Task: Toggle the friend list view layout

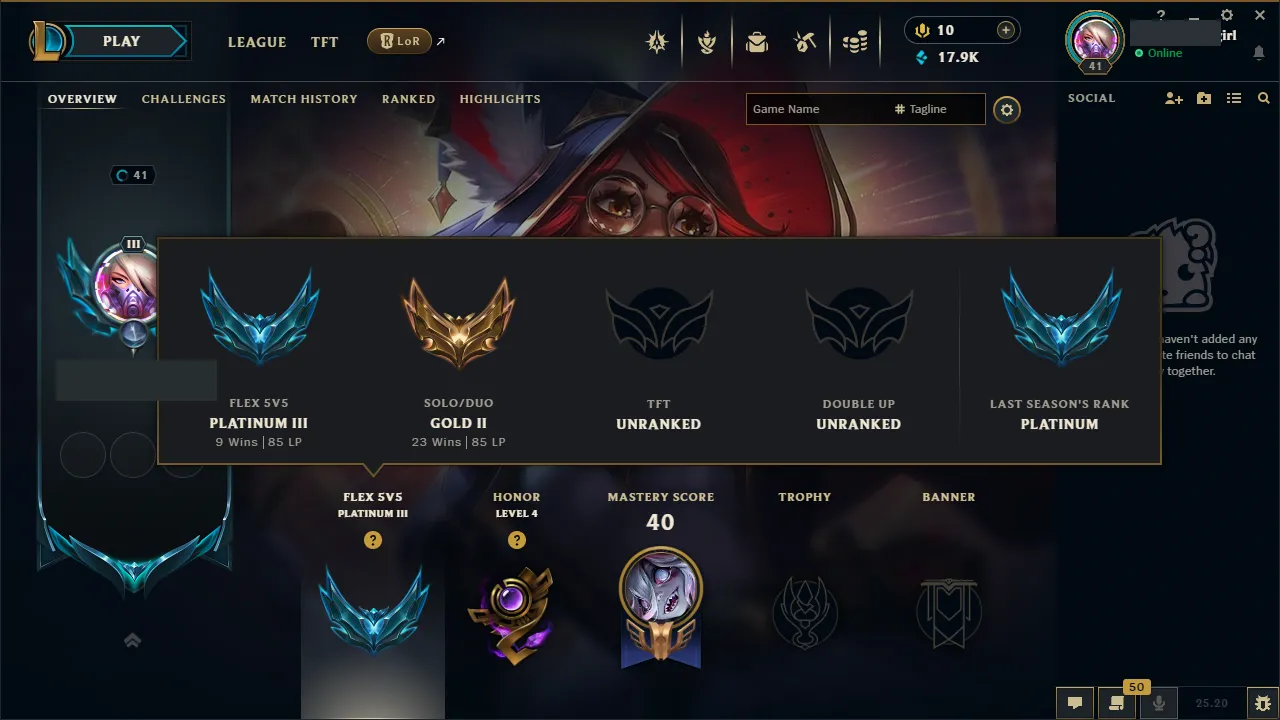Action: (x=1233, y=98)
